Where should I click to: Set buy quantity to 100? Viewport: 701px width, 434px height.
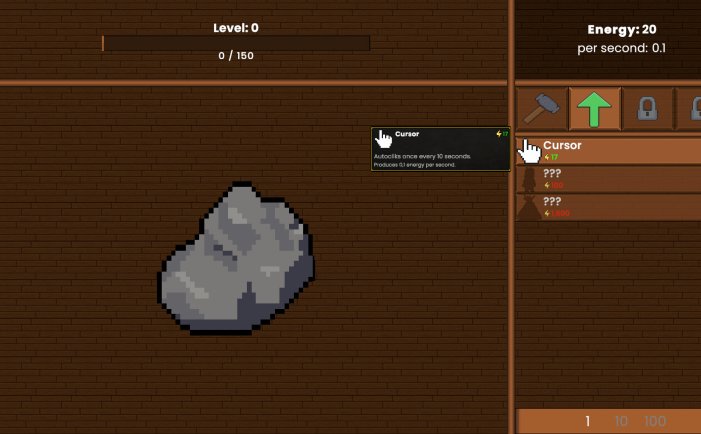tap(654, 421)
